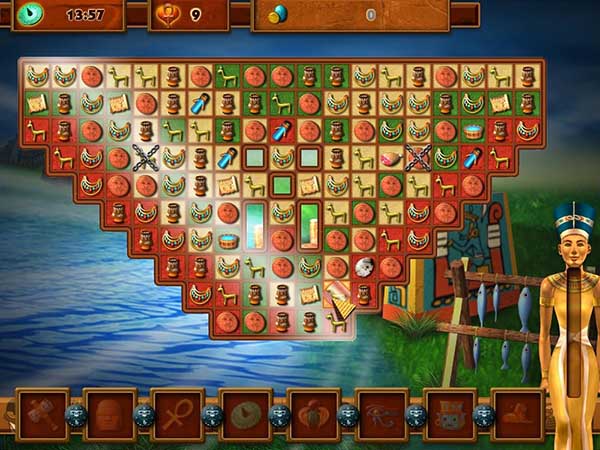Choose the clock disc bonus
The width and height of the screenshot is (600, 450).
(246, 415)
